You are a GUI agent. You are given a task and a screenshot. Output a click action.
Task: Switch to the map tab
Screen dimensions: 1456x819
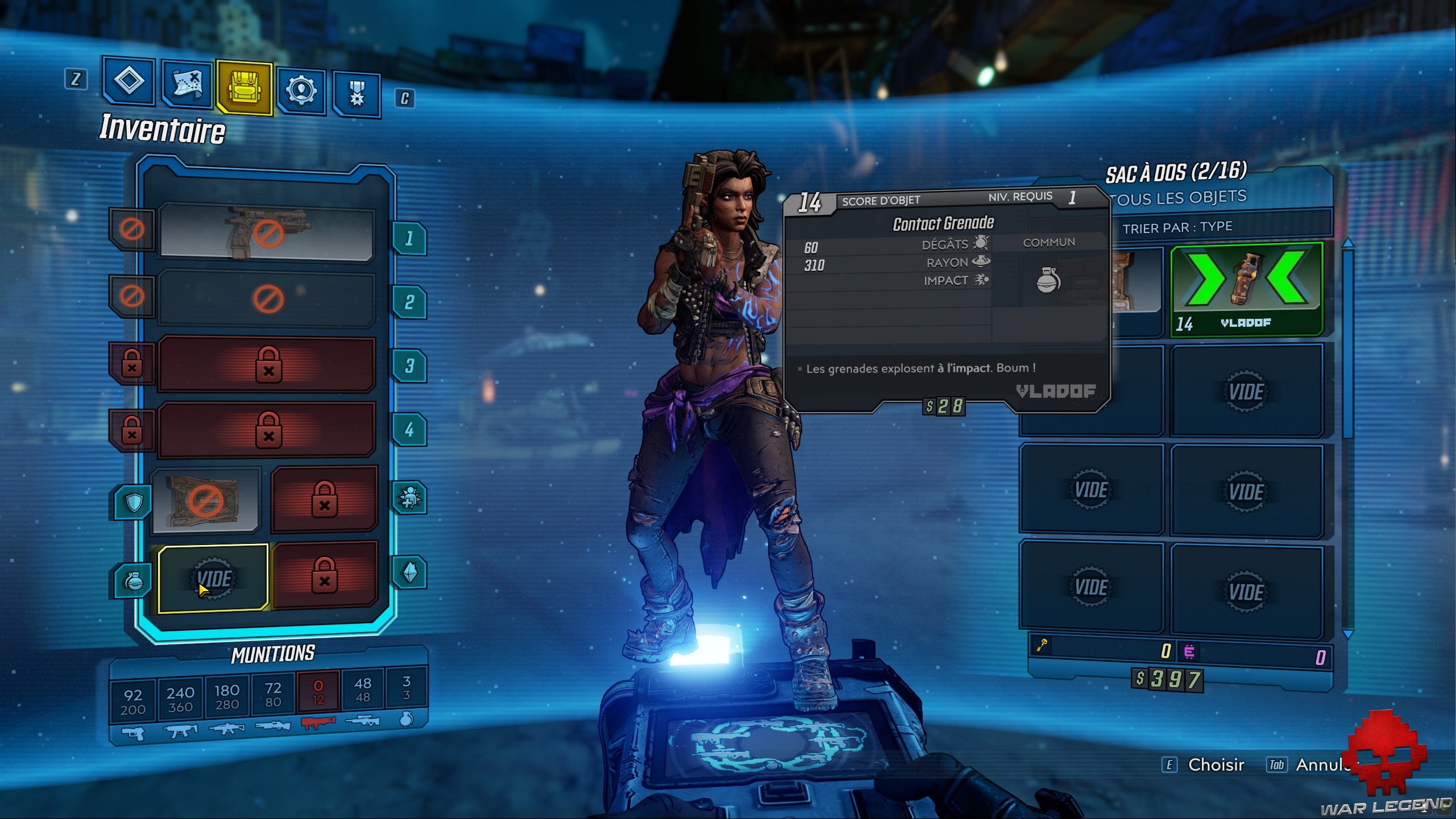pos(186,85)
